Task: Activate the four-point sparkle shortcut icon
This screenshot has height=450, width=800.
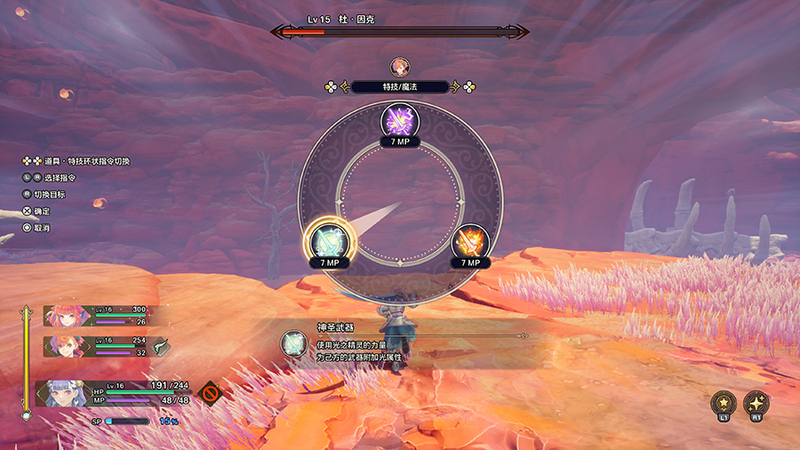Action: tap(756, 402)
